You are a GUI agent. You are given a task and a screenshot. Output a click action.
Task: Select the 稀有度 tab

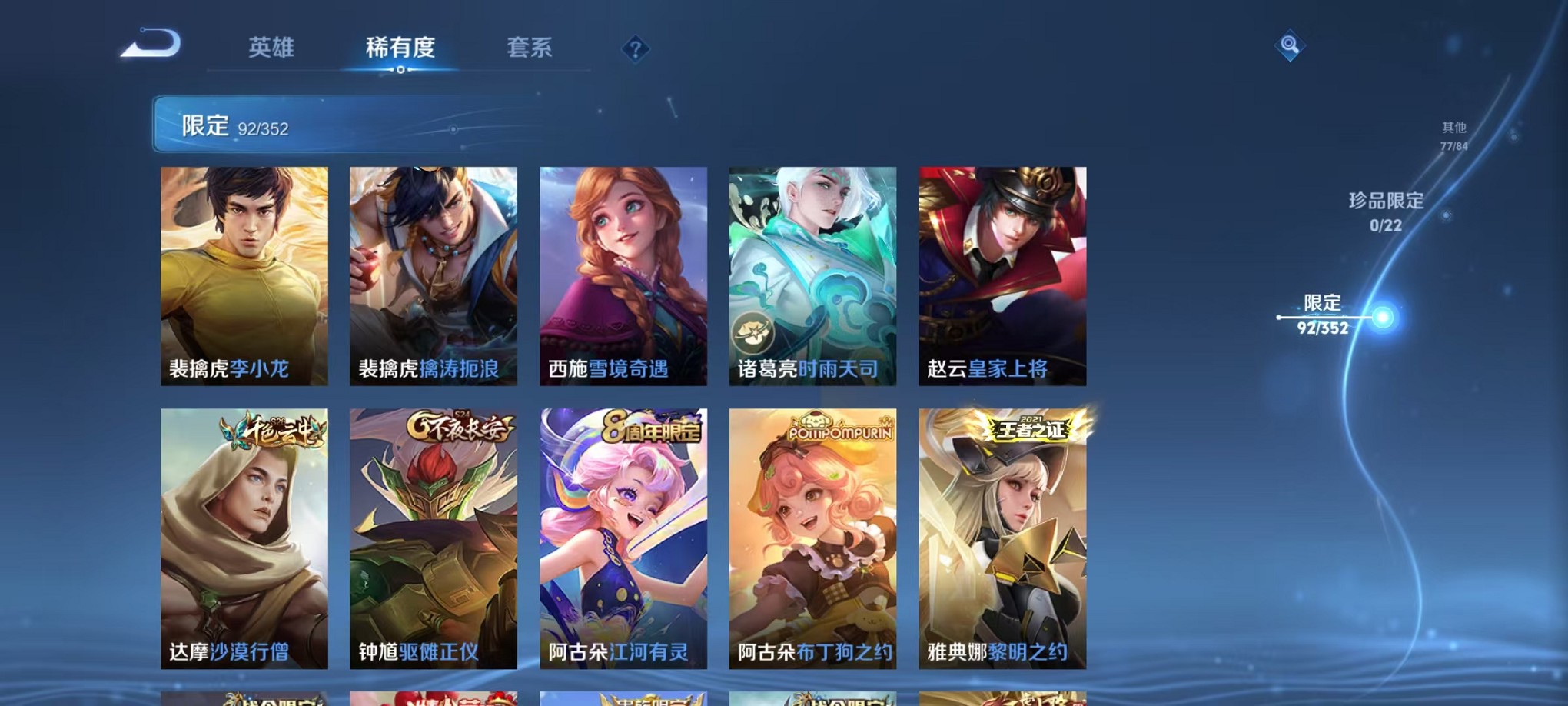tap(399, 48)
